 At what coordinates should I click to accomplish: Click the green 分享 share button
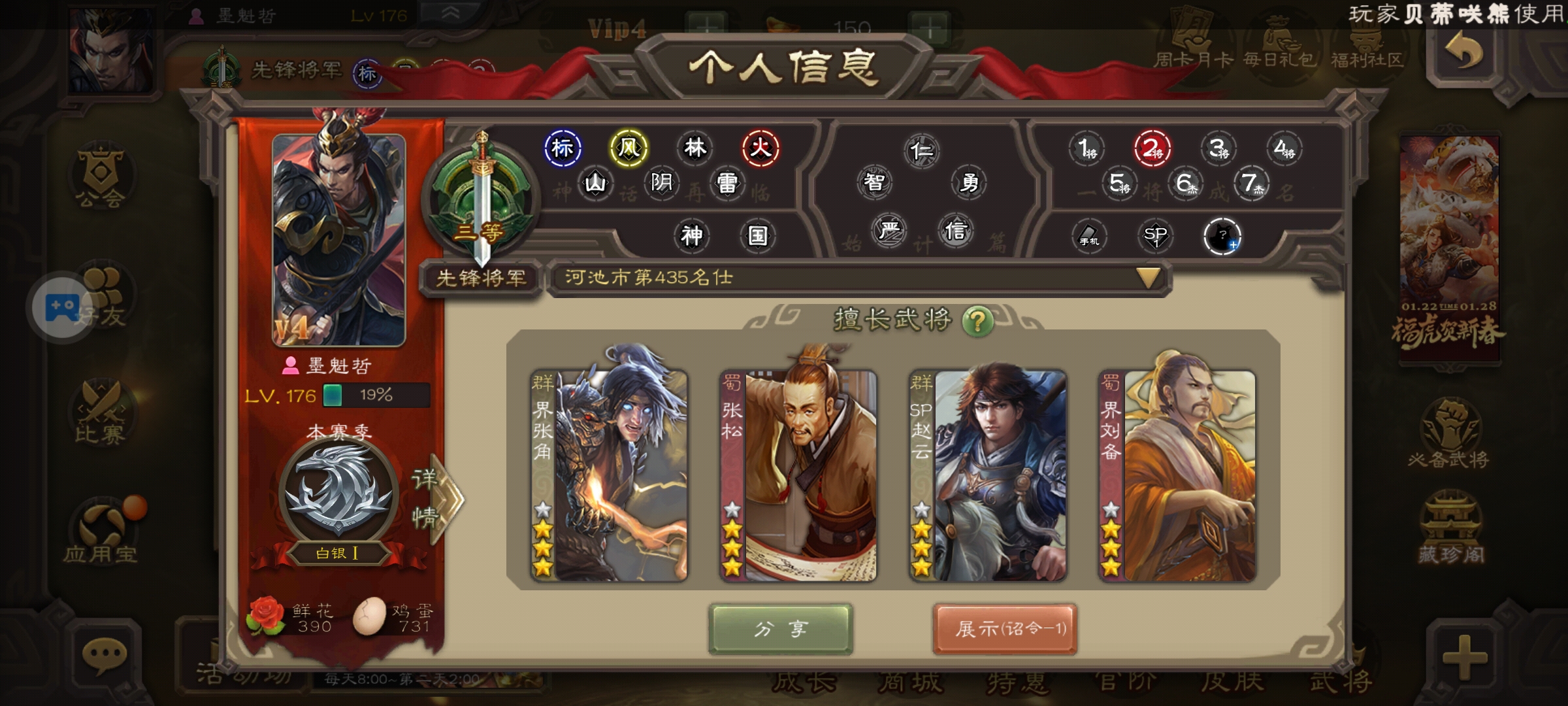click(780, 629)
